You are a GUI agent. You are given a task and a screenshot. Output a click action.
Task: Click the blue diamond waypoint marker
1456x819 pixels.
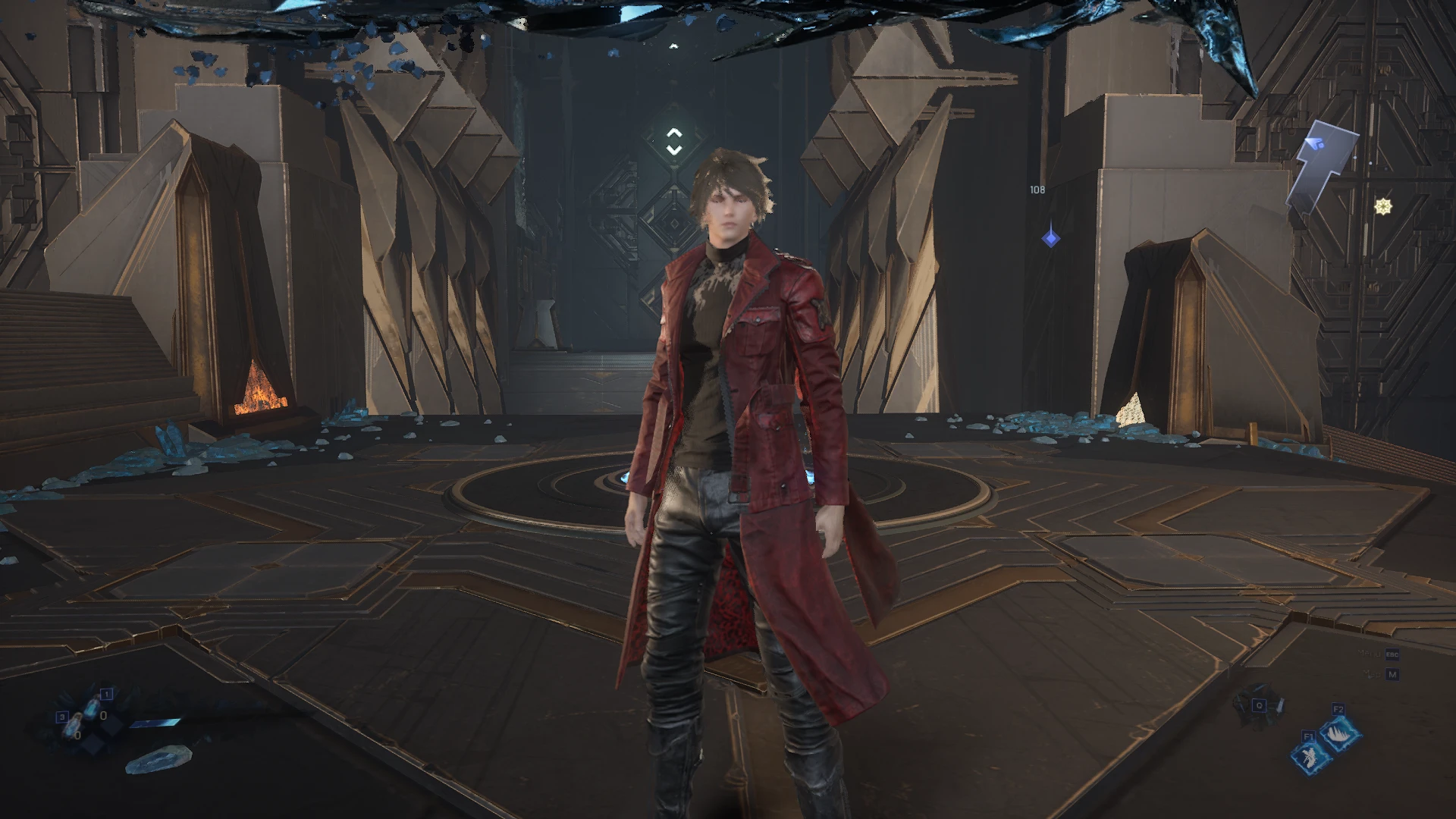click(1050, 239)
